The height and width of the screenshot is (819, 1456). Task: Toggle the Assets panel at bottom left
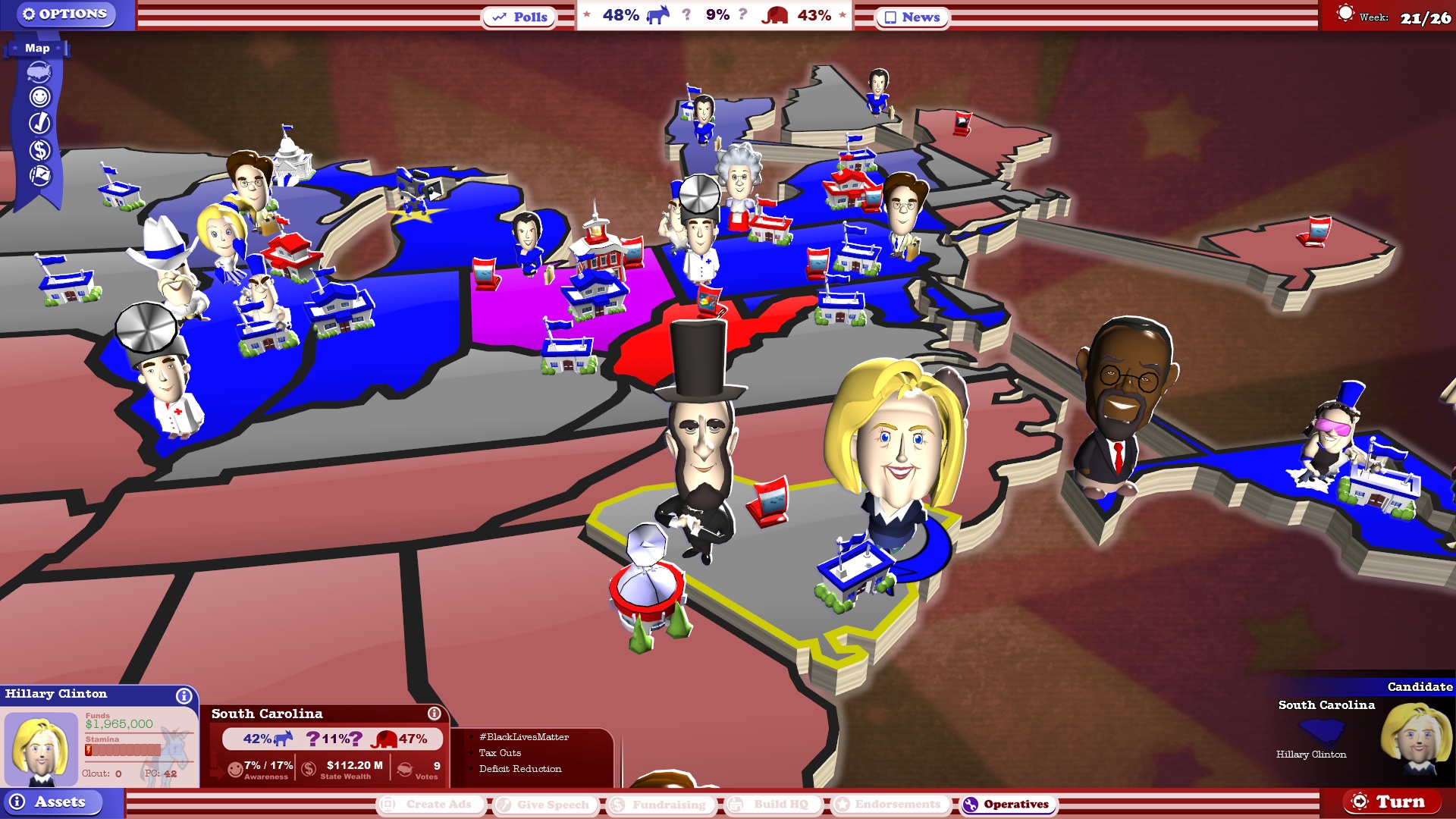coord(53,802)
